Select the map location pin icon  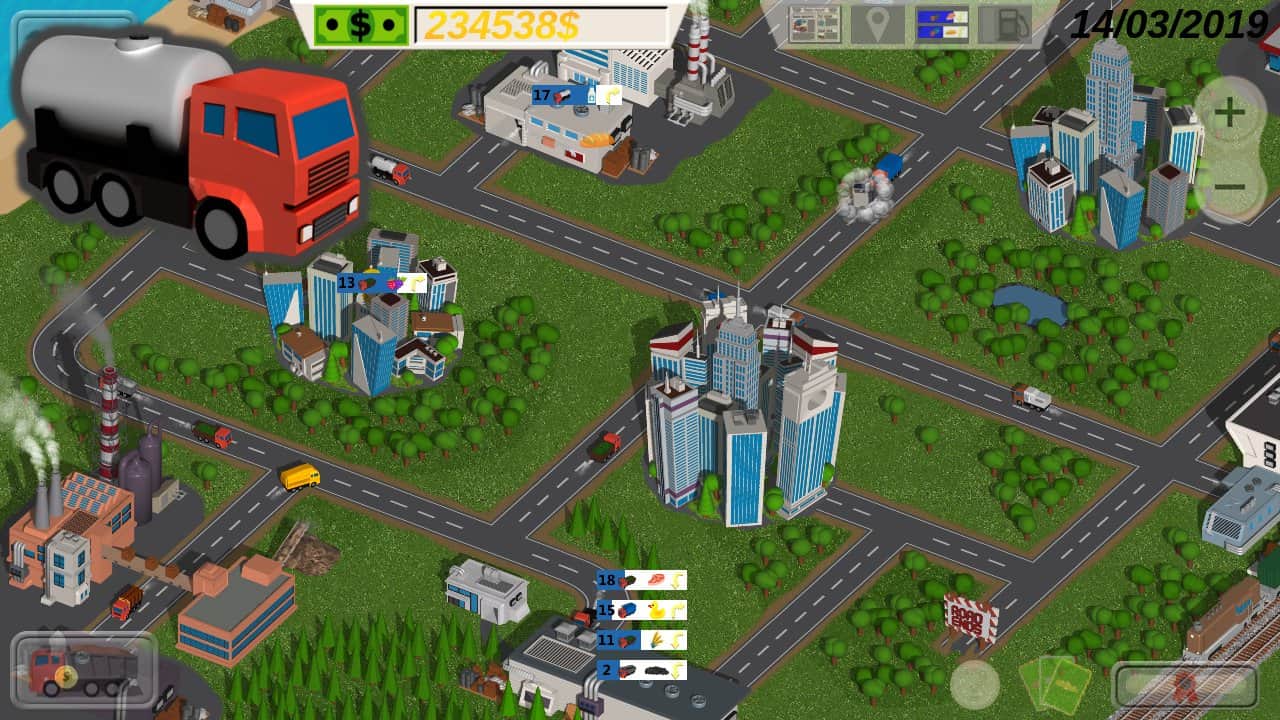pos(878,25)
